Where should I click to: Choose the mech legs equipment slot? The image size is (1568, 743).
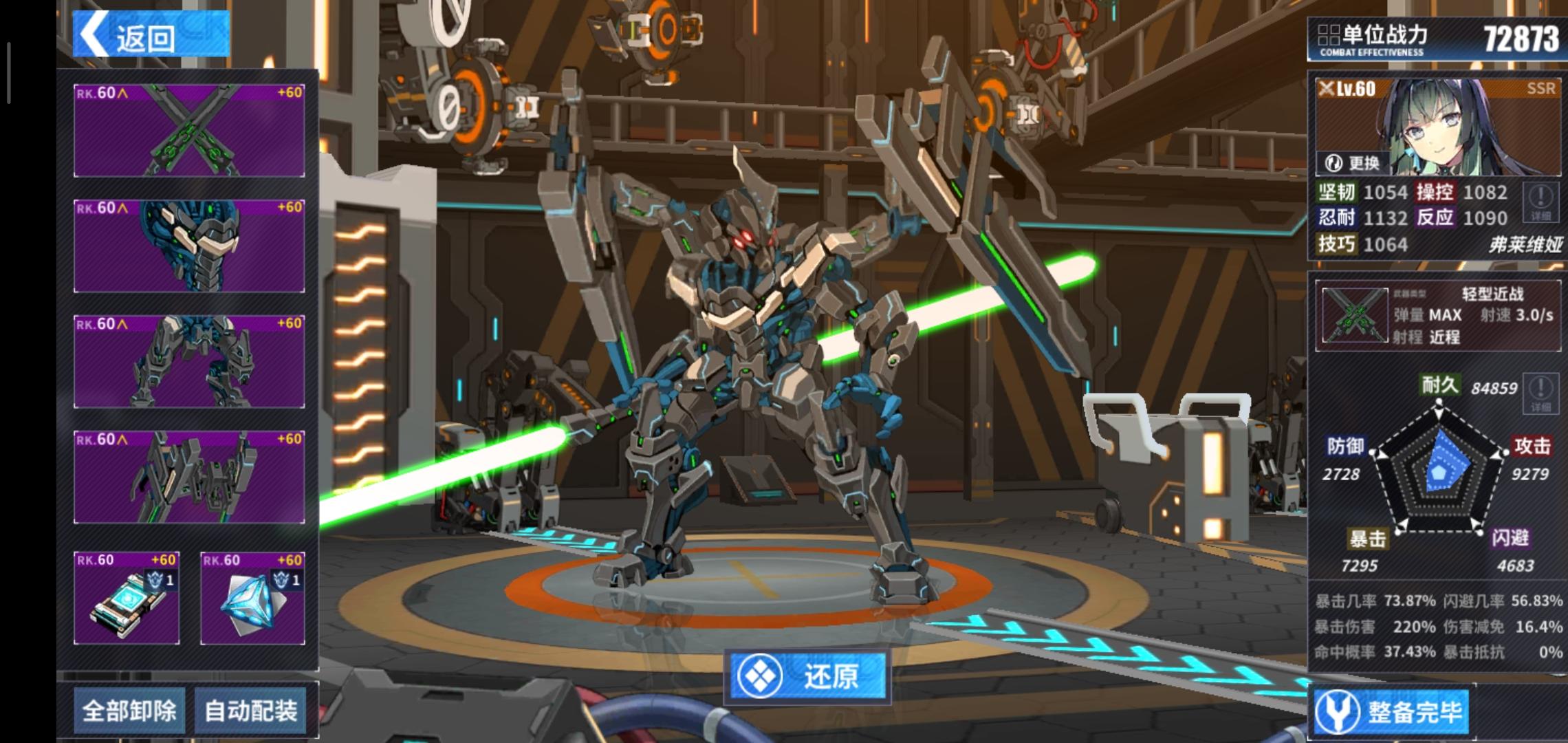[189, 362]
